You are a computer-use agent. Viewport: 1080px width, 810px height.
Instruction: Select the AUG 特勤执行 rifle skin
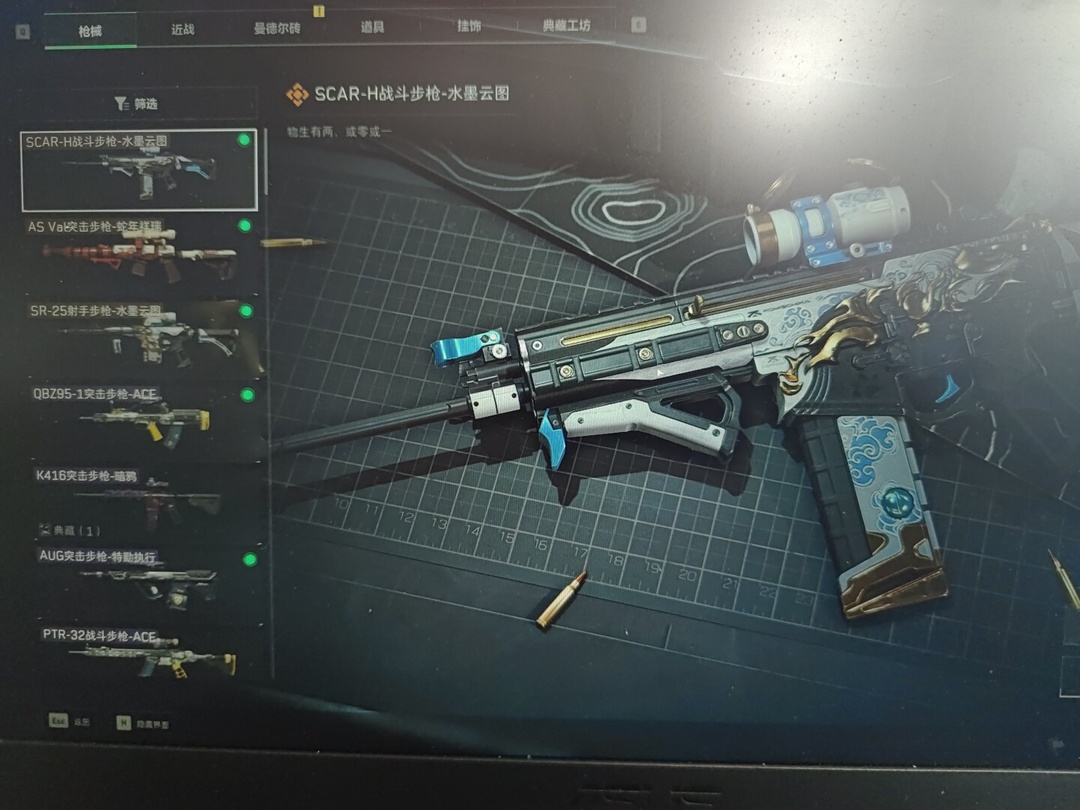tap(139, 578)
